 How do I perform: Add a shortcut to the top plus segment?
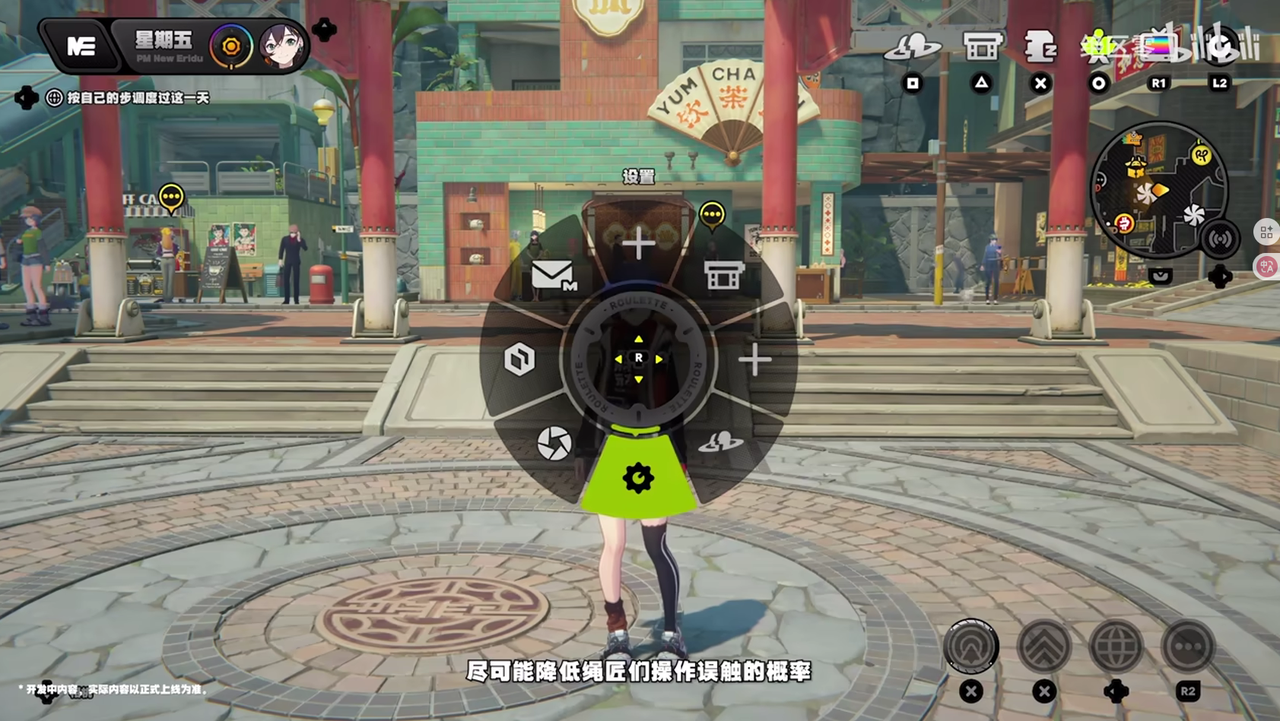pyautogui.click(x=638, y=242)
